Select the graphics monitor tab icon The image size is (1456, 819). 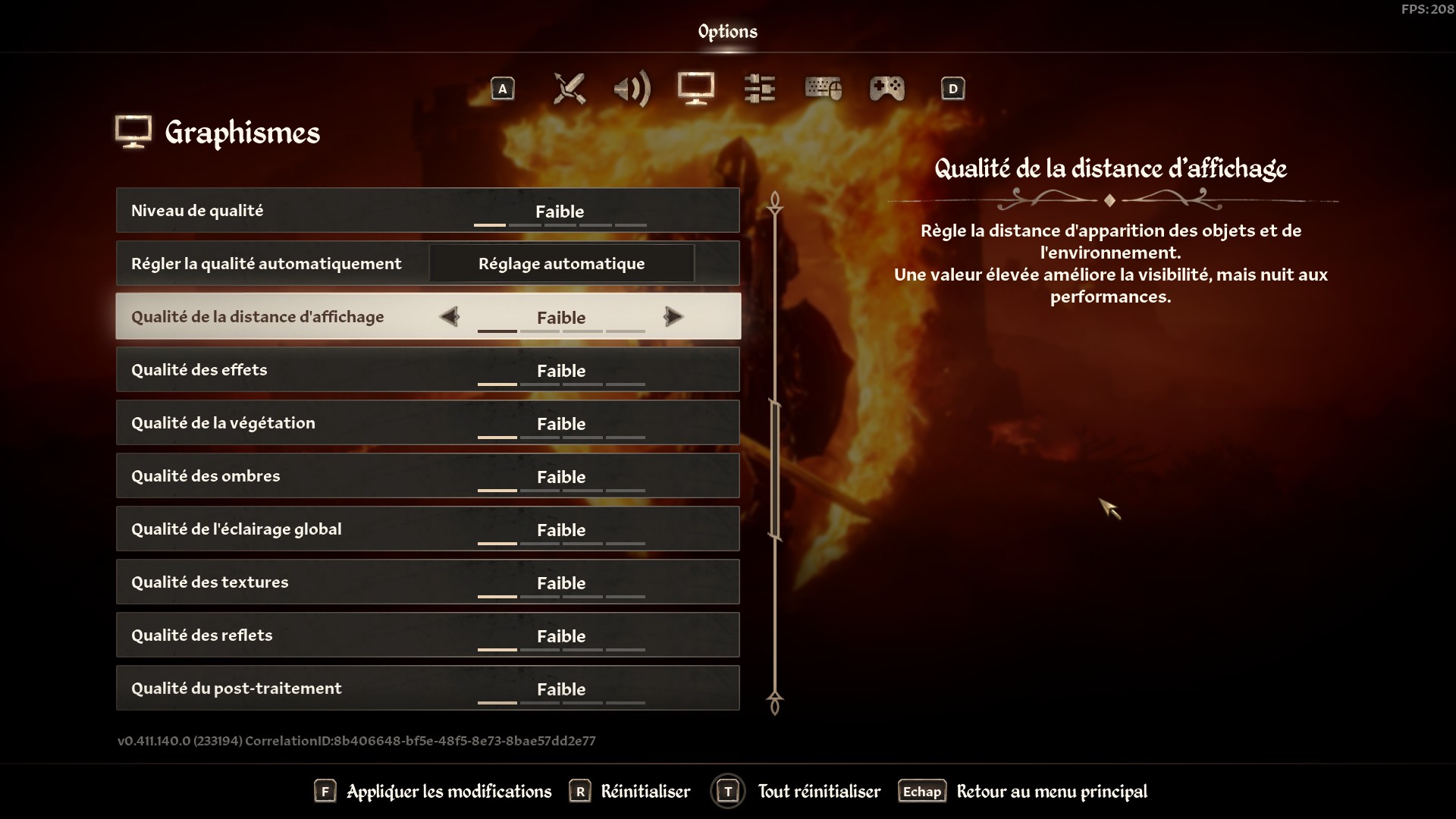point(695,89)
